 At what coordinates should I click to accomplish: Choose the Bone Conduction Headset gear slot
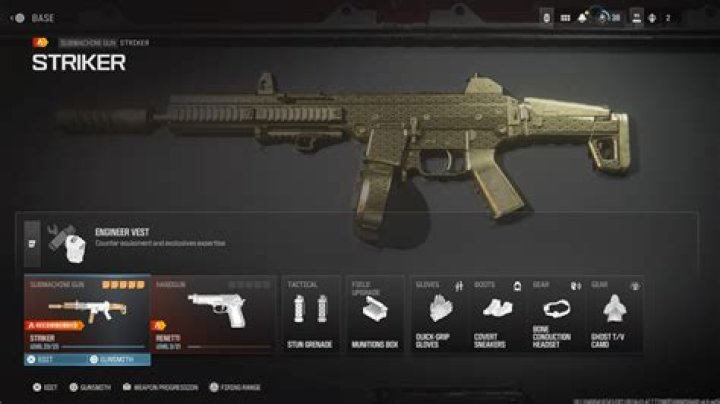(555, 314)
